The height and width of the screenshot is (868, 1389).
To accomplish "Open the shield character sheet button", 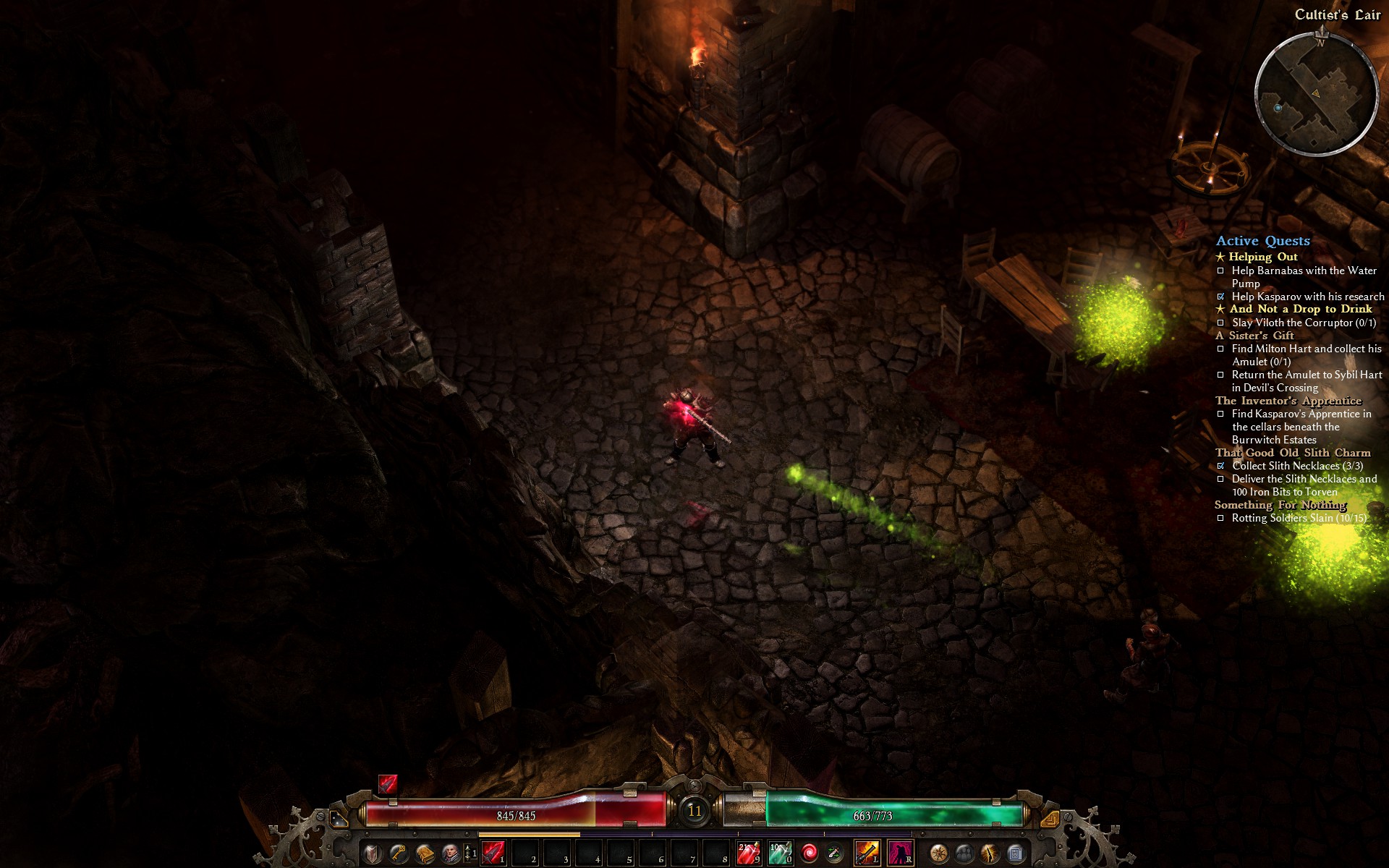I will point(372,854).
